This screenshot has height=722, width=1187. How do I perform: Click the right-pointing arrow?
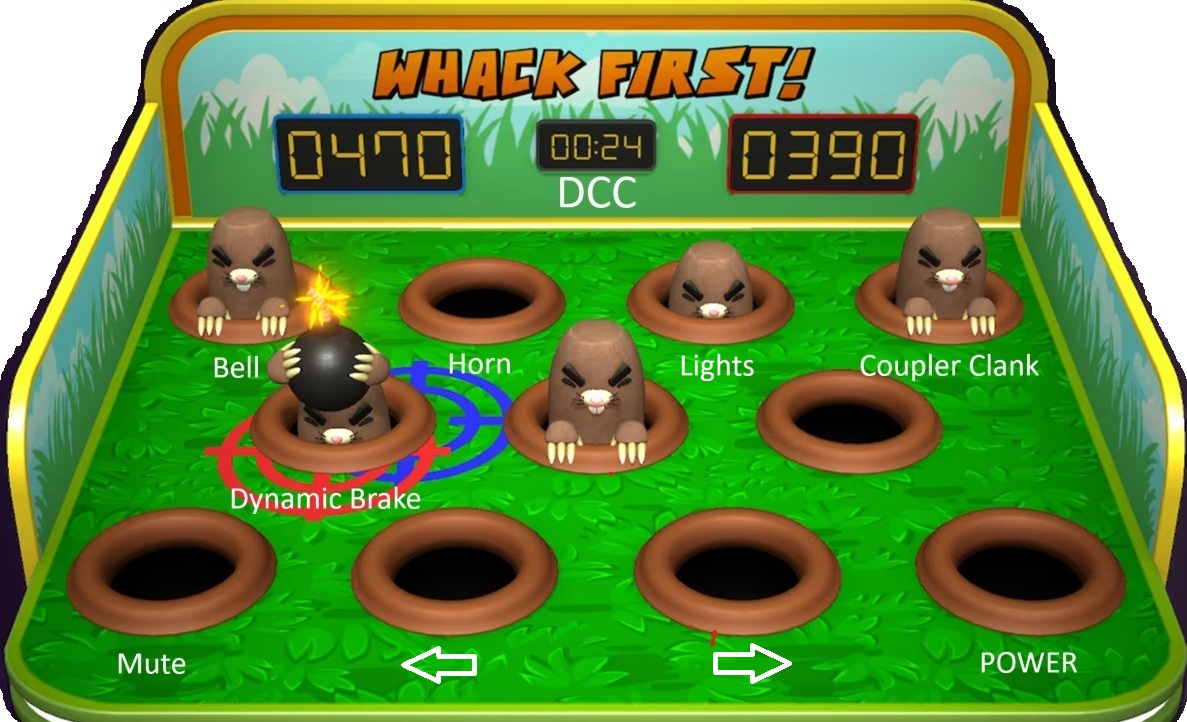tap(752, 663)
